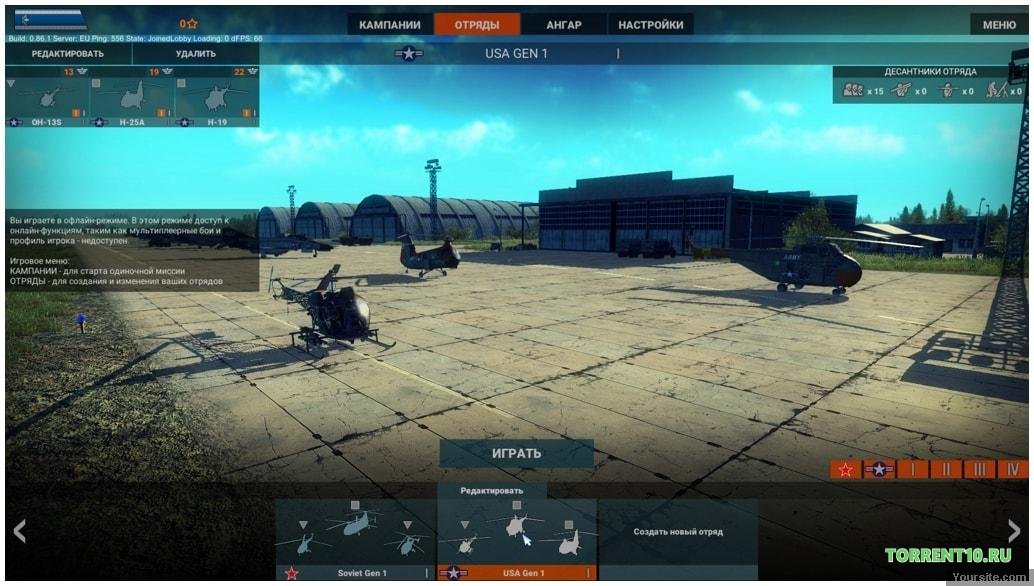Open the Ангар tab
Screen dimensions: 1034x586
click(x=564, y=25)
